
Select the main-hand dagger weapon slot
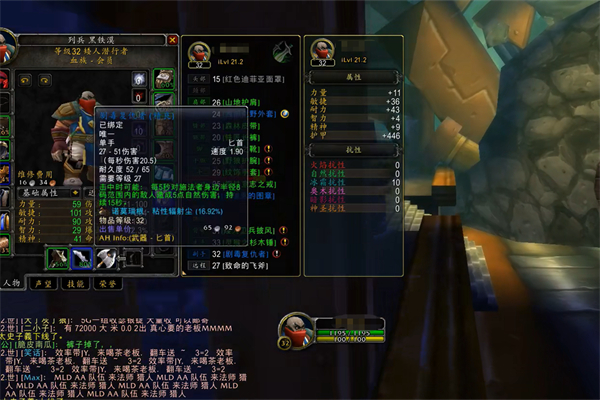58,258
